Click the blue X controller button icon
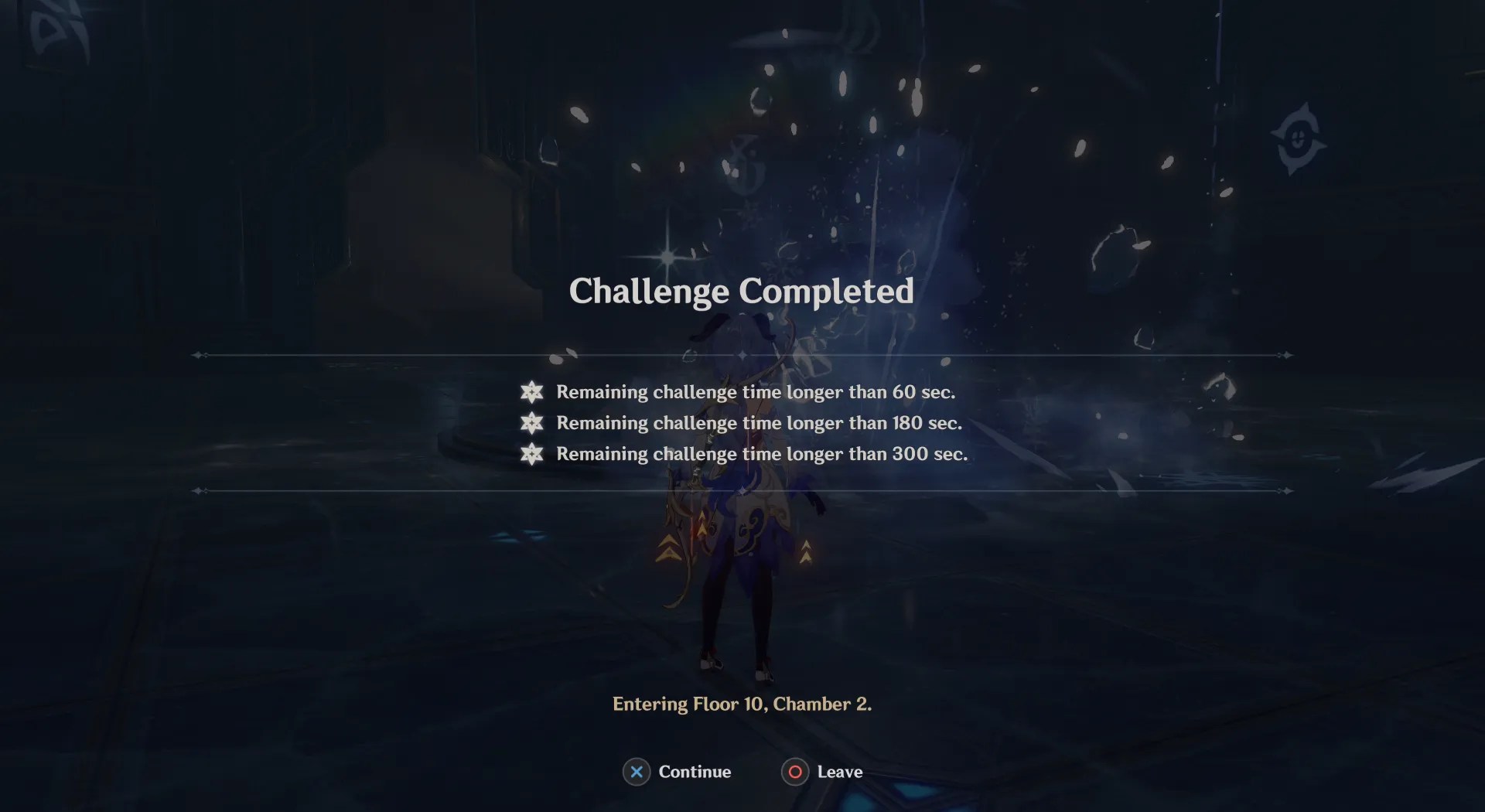Image resolution: width=1485 pixels, height=812 pixels. click(637, 772)
